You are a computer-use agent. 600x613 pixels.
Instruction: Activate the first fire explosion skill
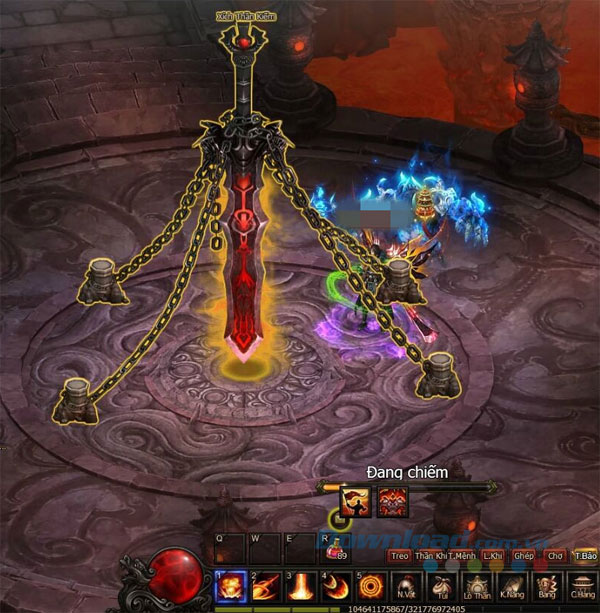(x=231, y=586)
